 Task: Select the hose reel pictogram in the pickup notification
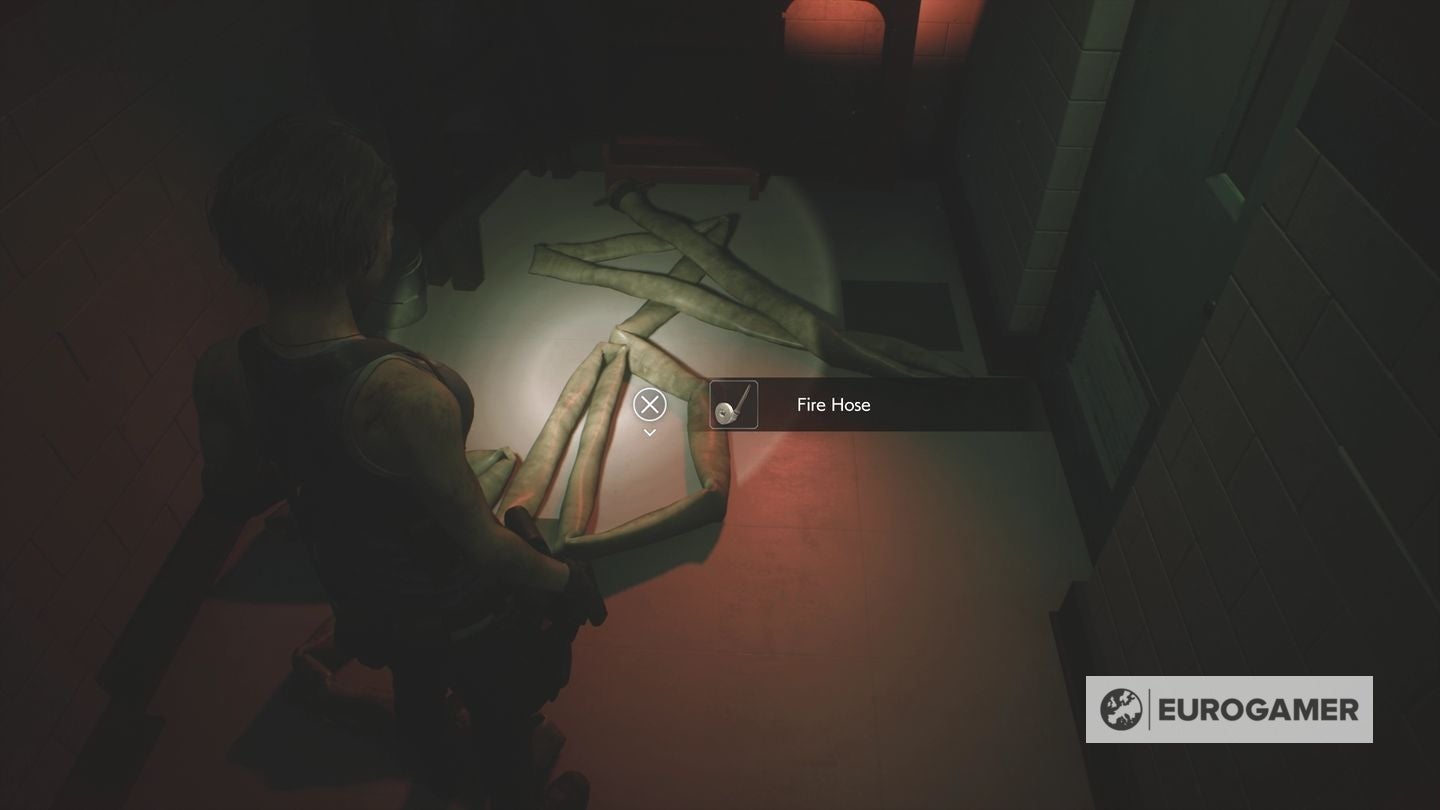click(x=733, y=405)
